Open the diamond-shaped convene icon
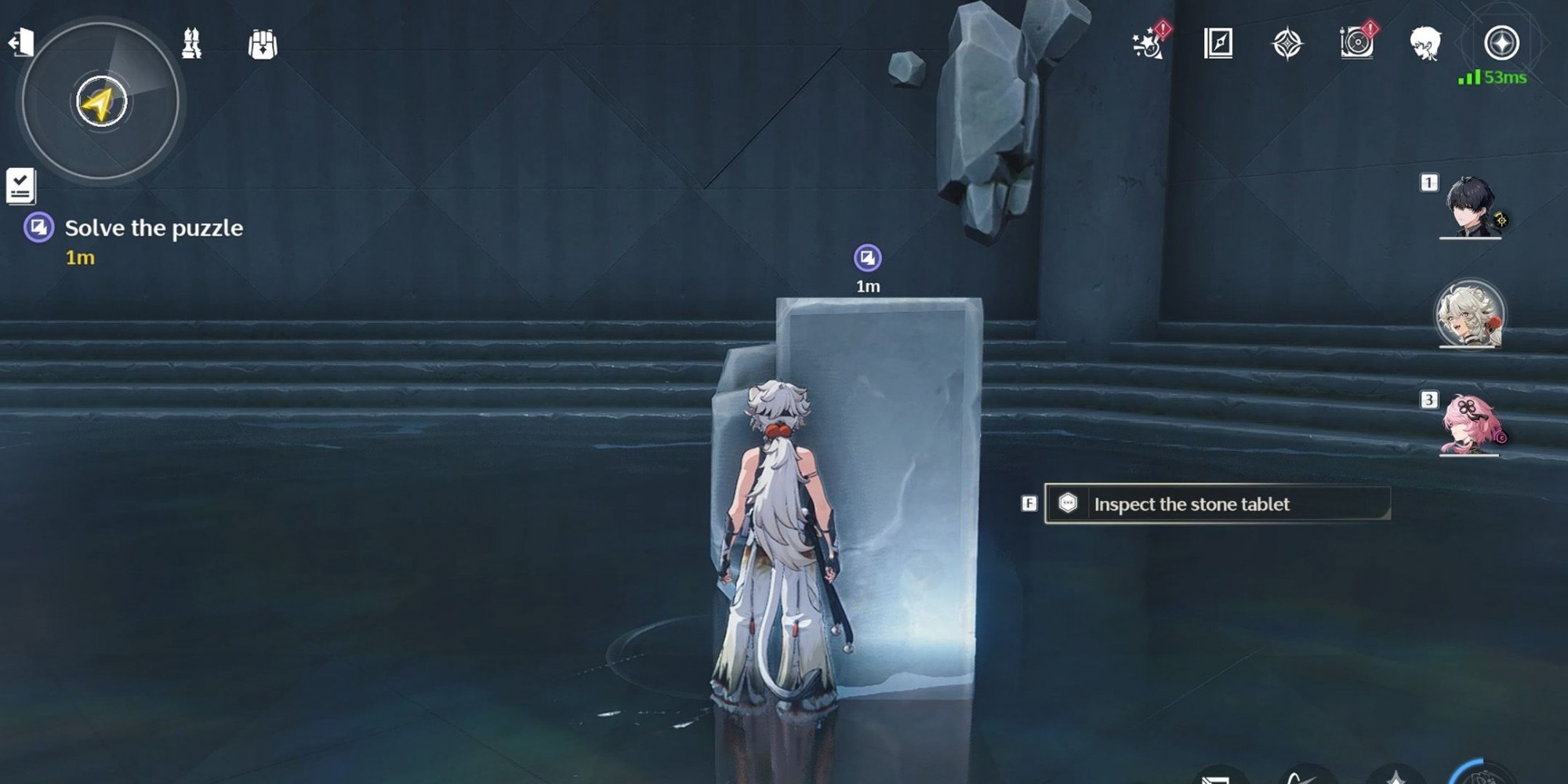The width and height of the screenshot is (1568, 784). 1287,43
